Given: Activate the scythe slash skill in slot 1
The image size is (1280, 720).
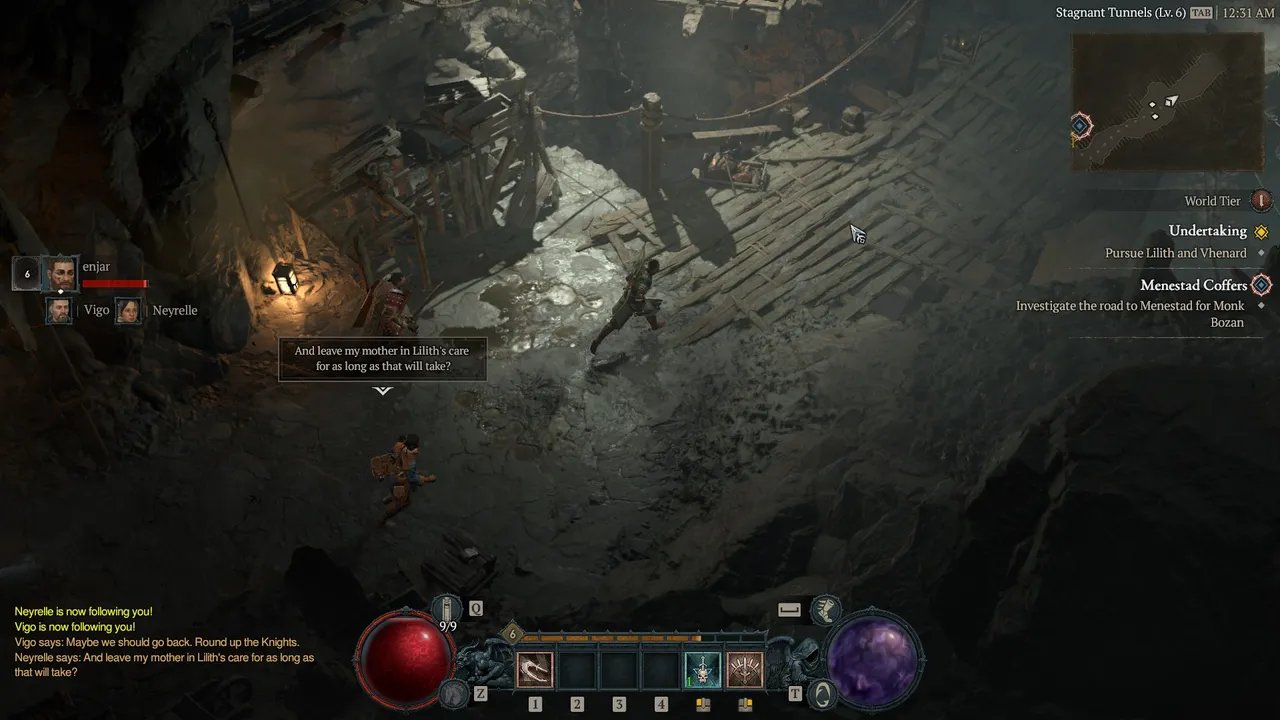Looking at the screenshot, I should coord(535,669).
